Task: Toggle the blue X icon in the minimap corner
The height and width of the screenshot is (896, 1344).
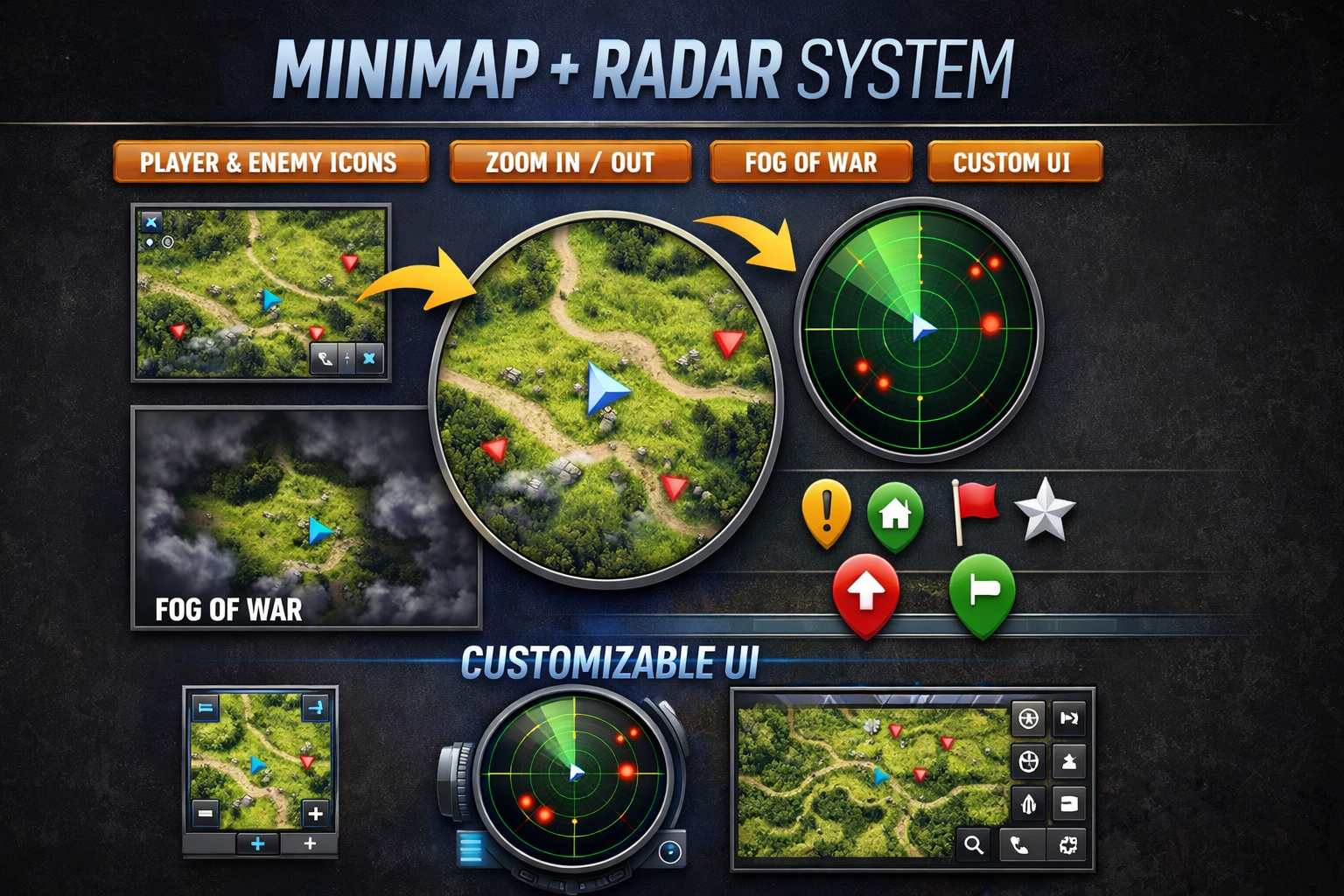Action: 150,221
